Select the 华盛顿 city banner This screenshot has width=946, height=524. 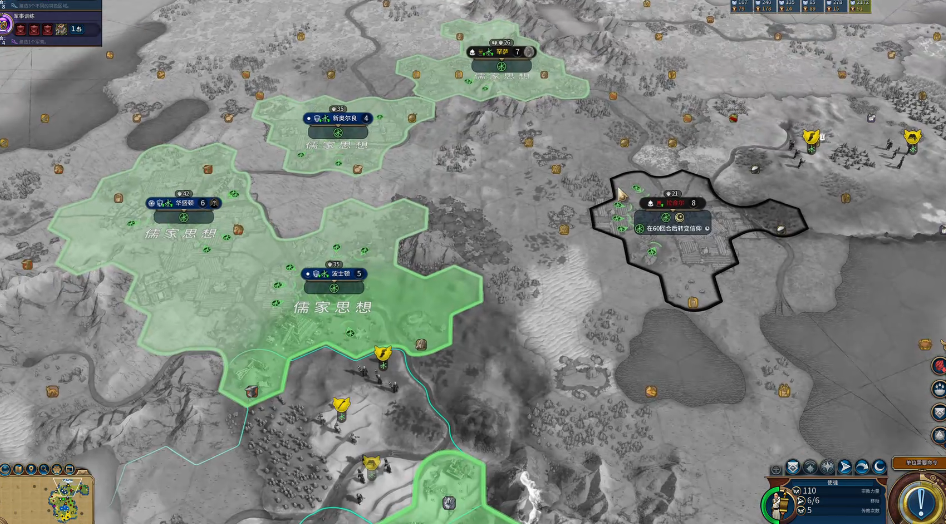pyautogui.click(x=184, y=202)
